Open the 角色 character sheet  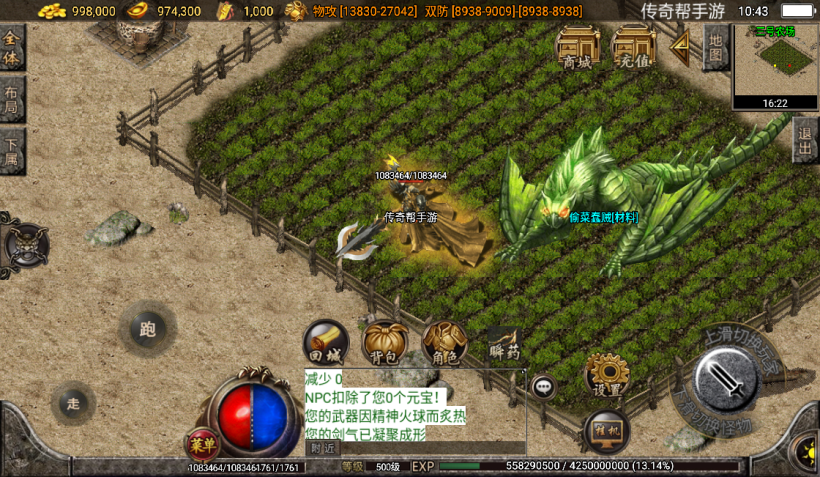[444, 342]
